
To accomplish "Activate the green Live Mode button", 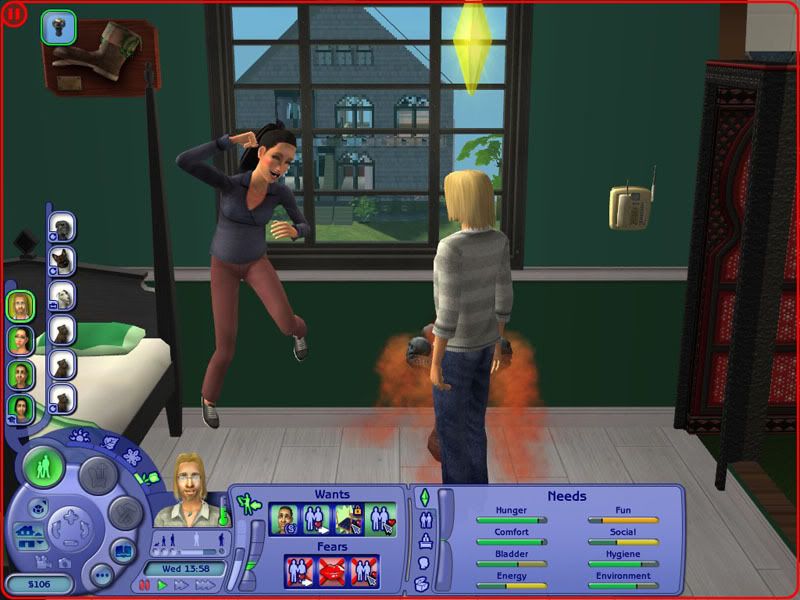I will (x=43, y=468).
